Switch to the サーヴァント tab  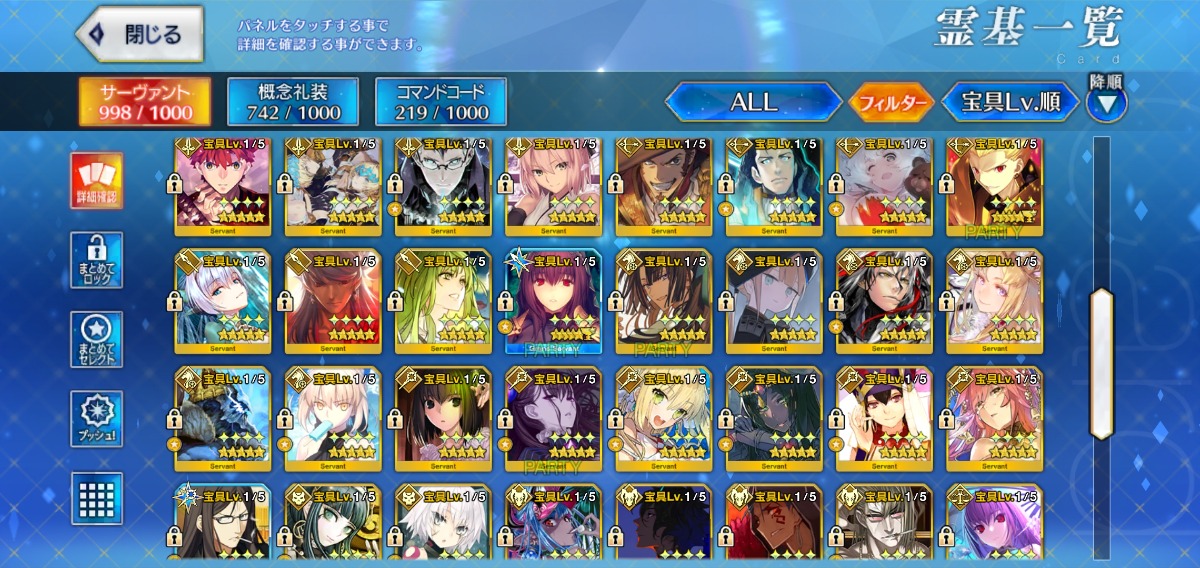[146, 102]
